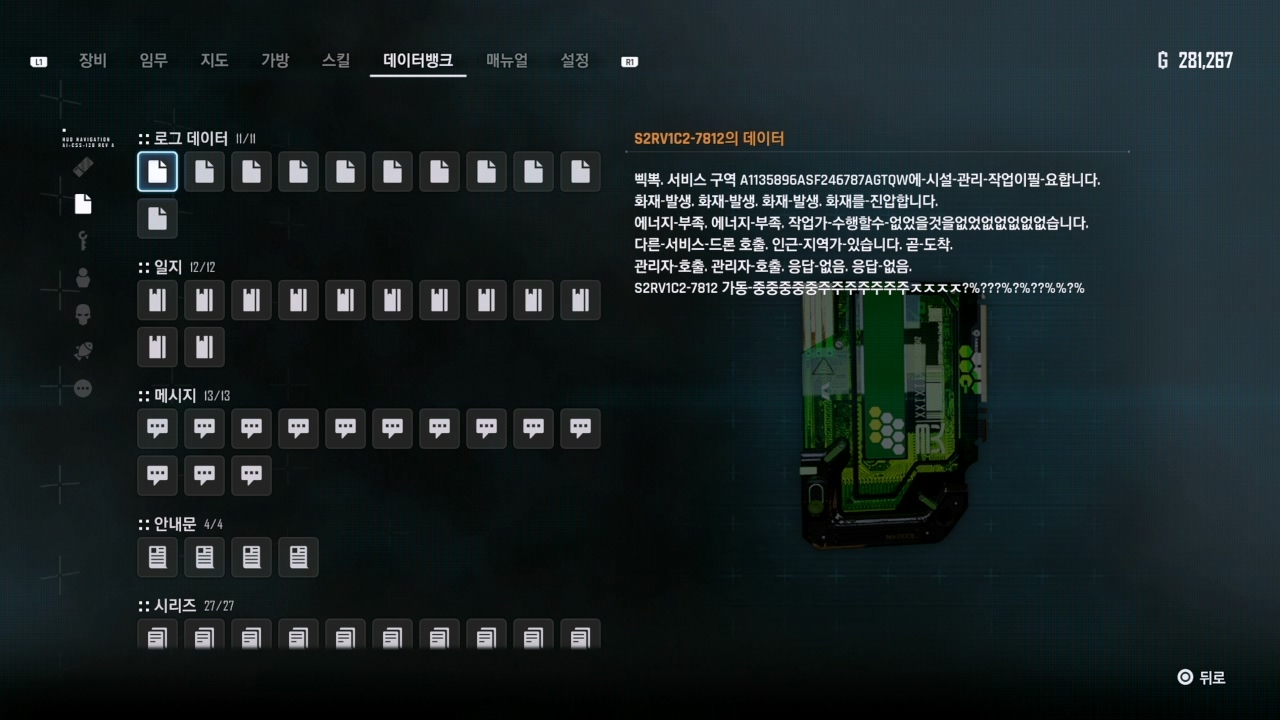The height and width of the screenshot is (720, 1280).
Task: Select the highlighted first 로그 데이터 entry
Action: [x=157, y=171]
